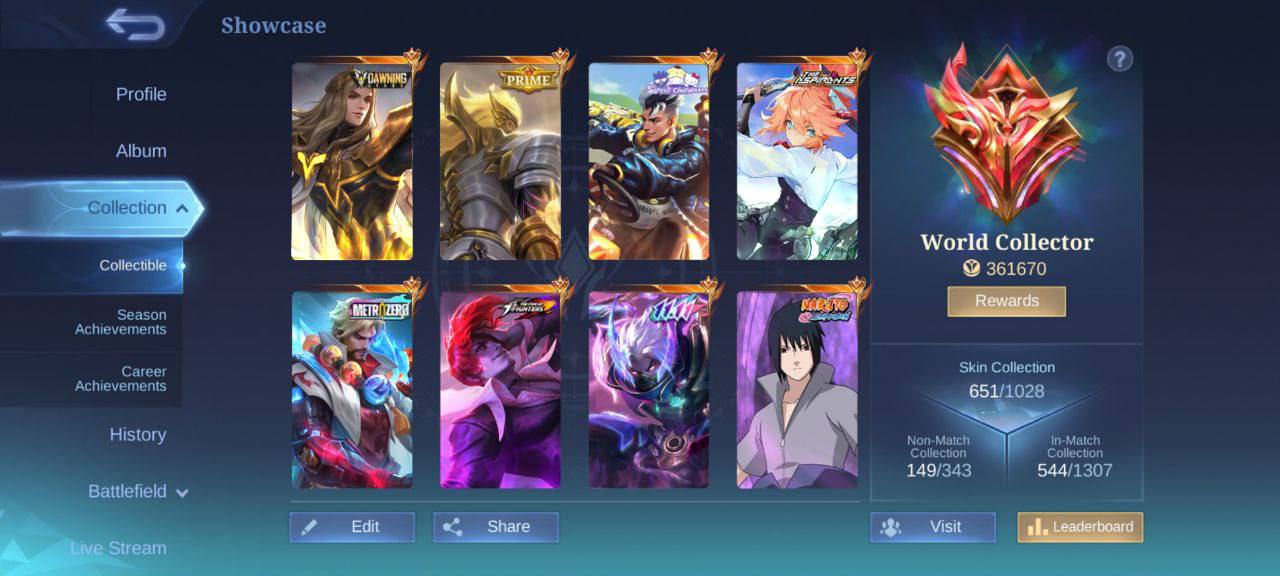The width and height of the screenshot is (1280, 576).
Task: Select the Naruto collaboration skin card
Action: [797, 390]
